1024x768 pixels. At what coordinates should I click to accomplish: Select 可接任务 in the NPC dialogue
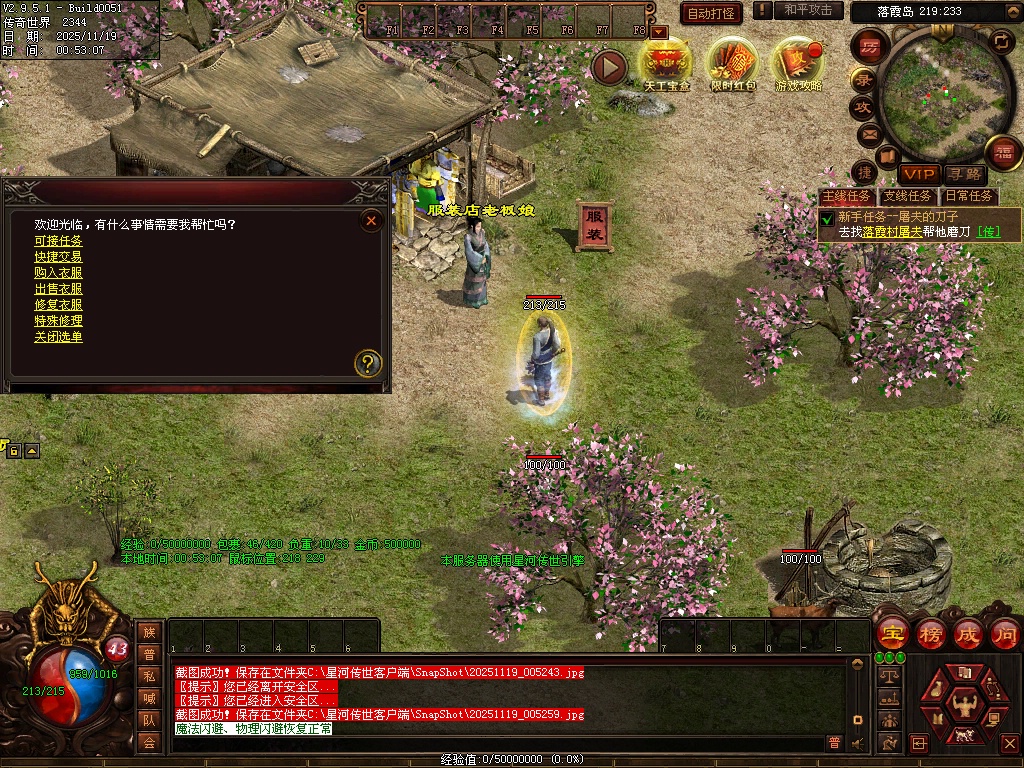tap(58, 241)
